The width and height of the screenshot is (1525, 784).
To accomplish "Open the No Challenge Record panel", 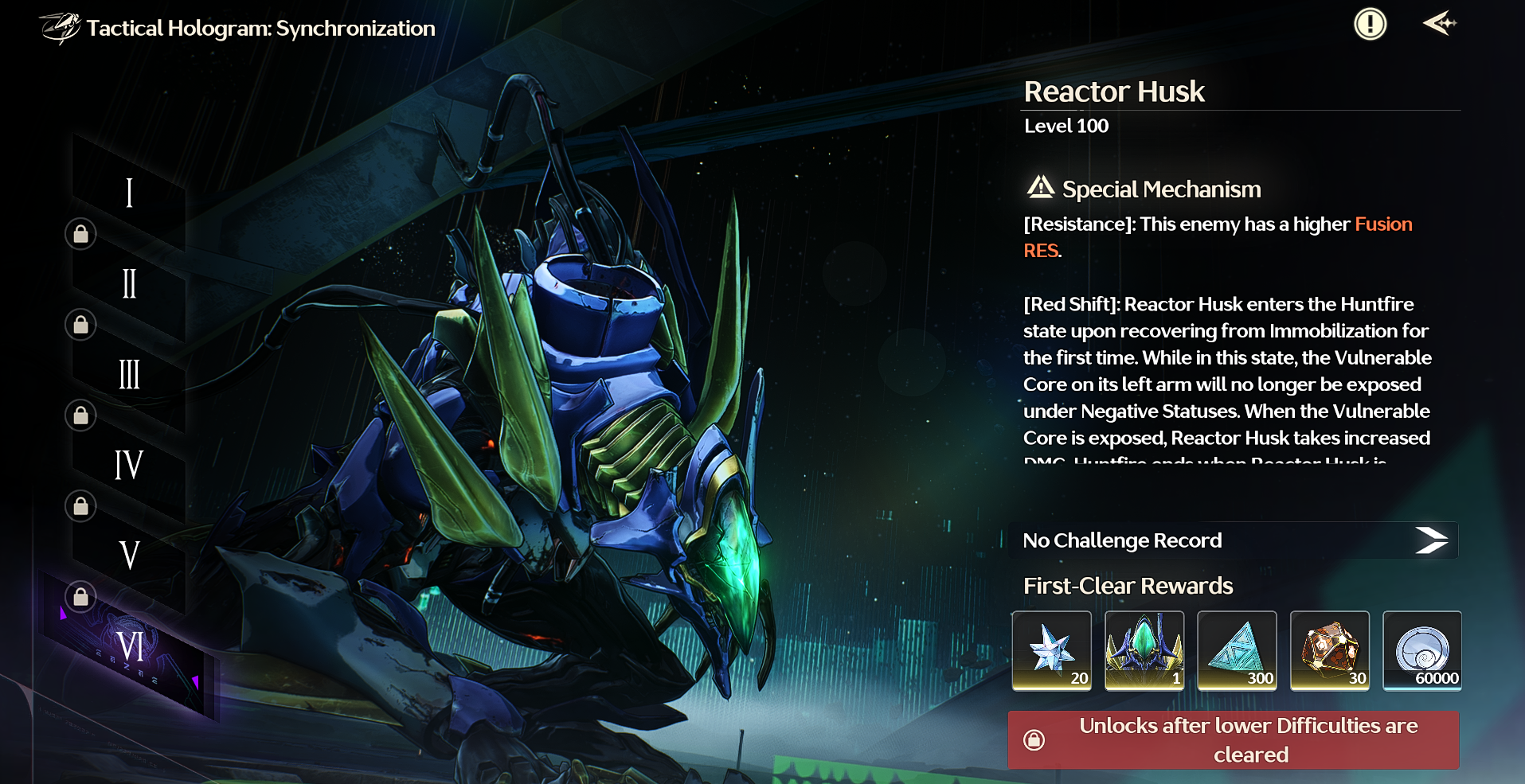I will [x=1233, y=540].
